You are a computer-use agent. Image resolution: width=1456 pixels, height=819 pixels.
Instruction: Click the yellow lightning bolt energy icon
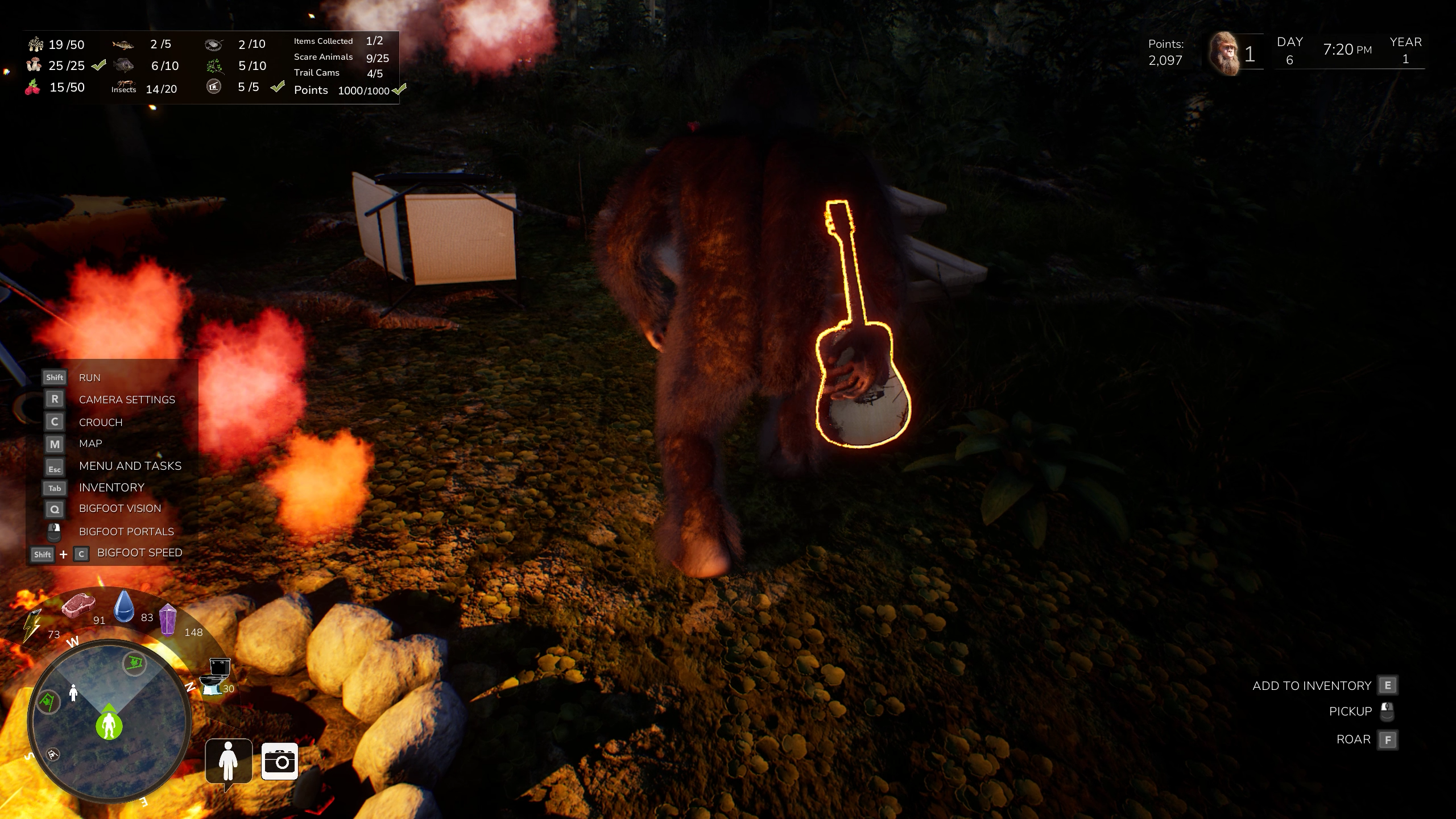click(32, 626)
